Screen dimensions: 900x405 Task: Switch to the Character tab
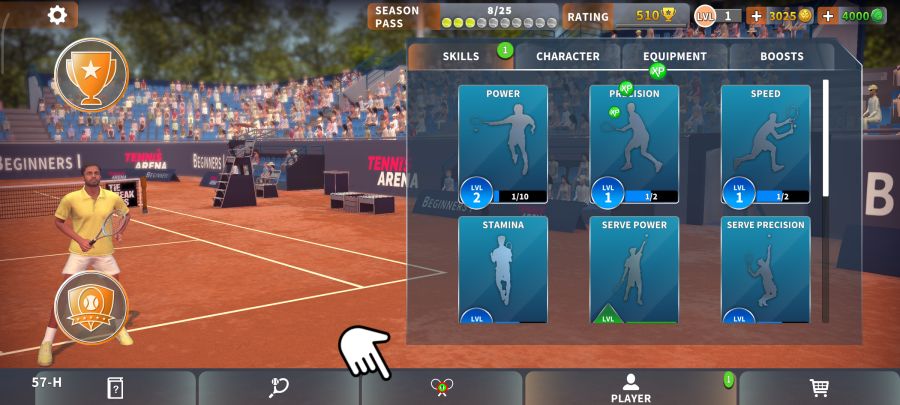(x=567, y=57)
